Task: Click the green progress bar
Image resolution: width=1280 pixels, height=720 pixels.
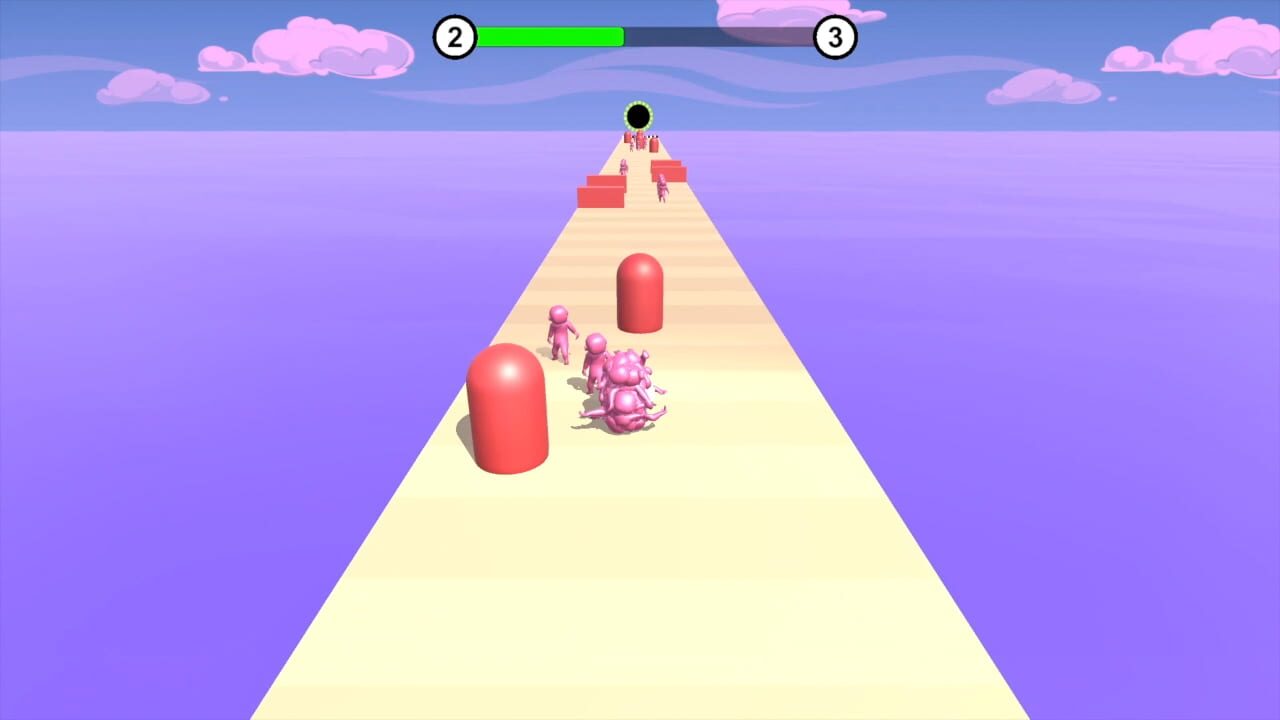Action: click(550, 36)
